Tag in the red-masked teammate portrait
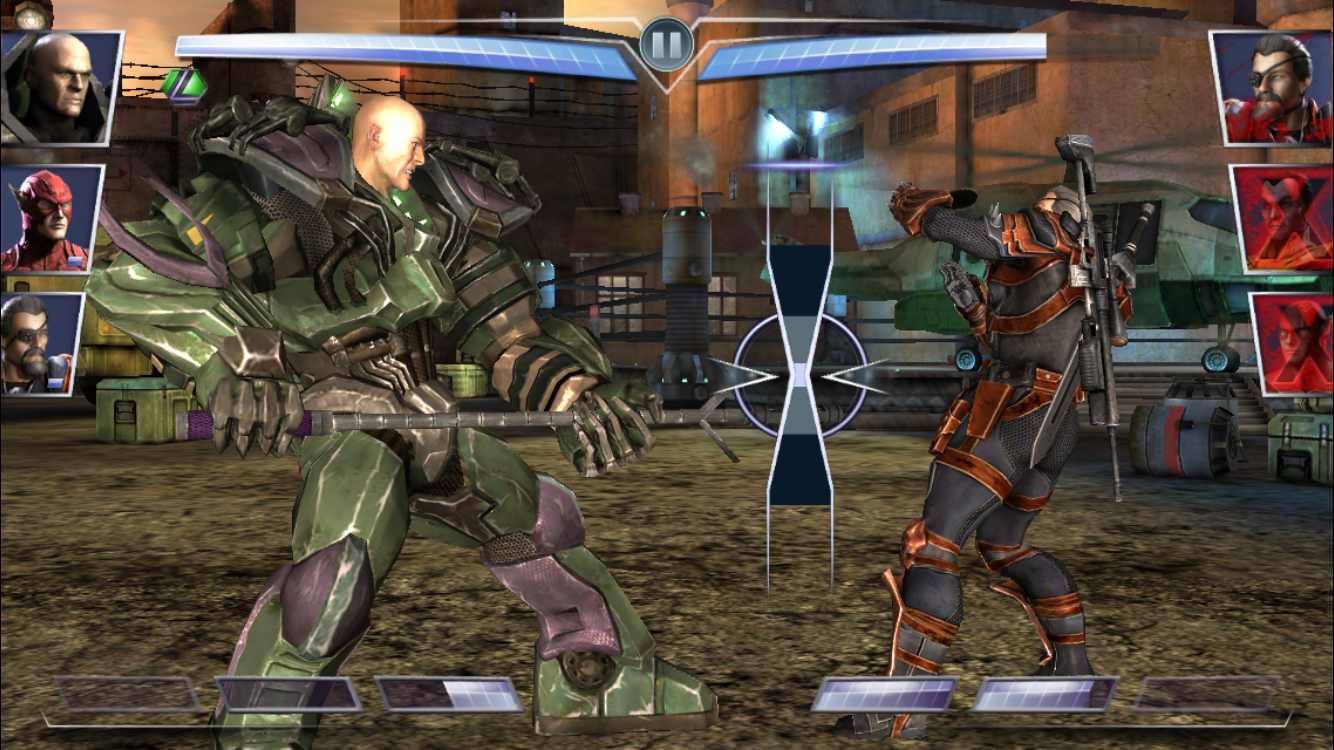The width and height of the screenshot is (1334, 750). (50, 219)
